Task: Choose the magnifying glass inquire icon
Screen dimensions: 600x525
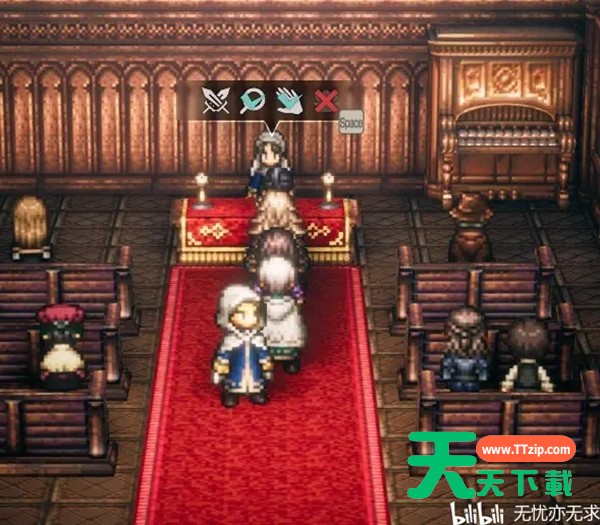Action: (253, 100)
